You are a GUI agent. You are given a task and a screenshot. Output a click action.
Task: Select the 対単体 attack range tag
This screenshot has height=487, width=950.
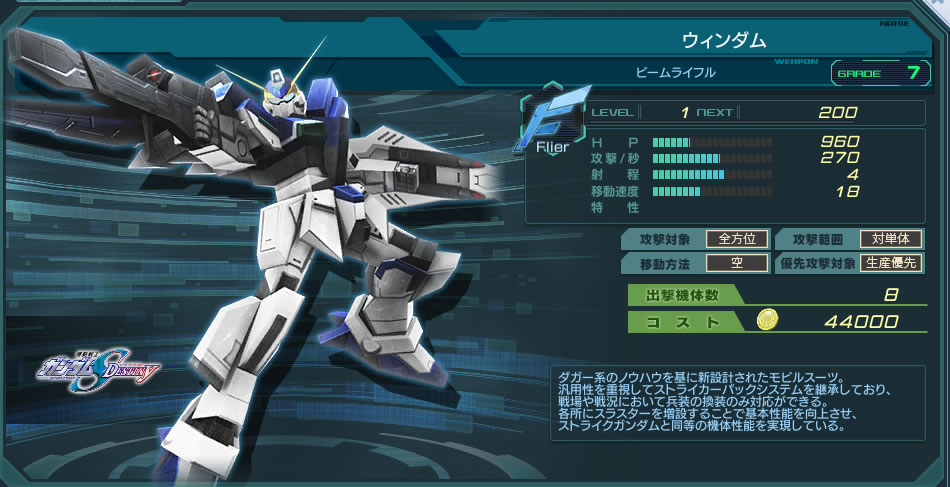[x=890, y=239]
